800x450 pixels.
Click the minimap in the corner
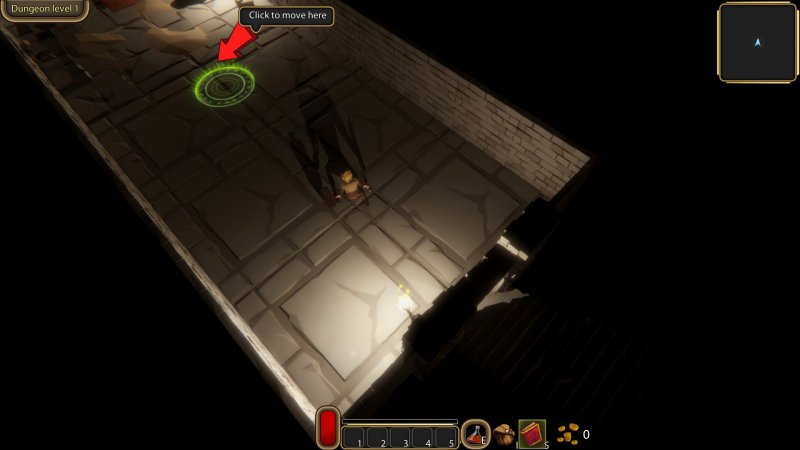(757, 42)
